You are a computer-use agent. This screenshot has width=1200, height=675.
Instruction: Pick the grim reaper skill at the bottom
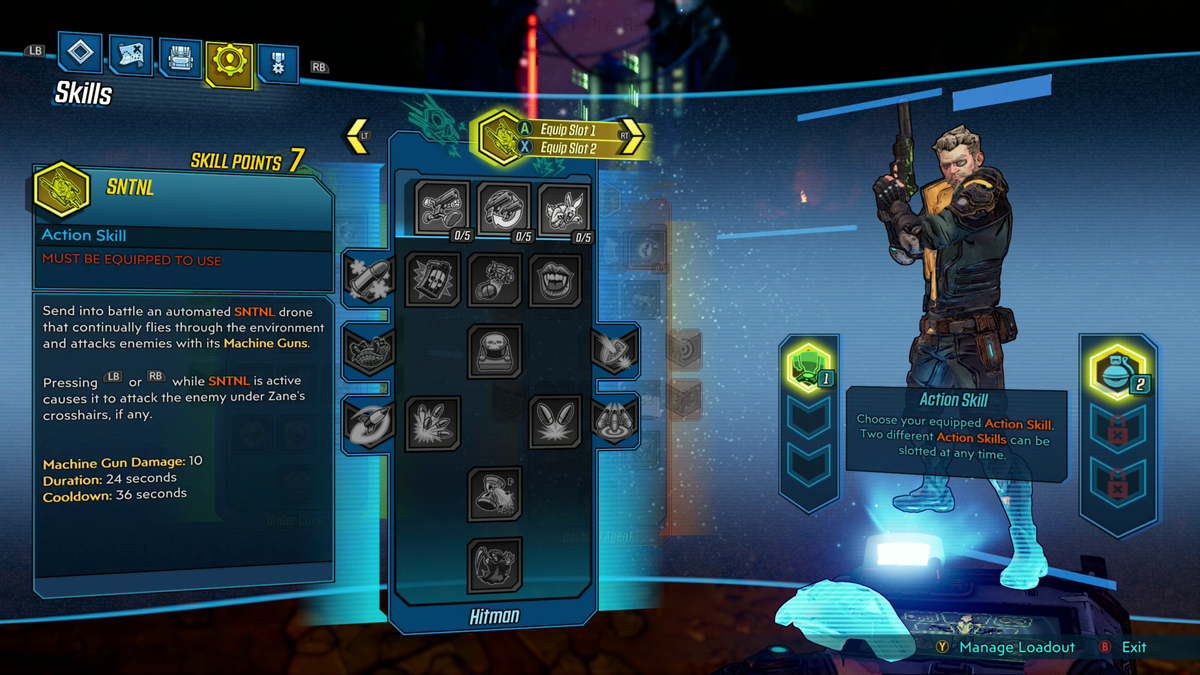494,565
